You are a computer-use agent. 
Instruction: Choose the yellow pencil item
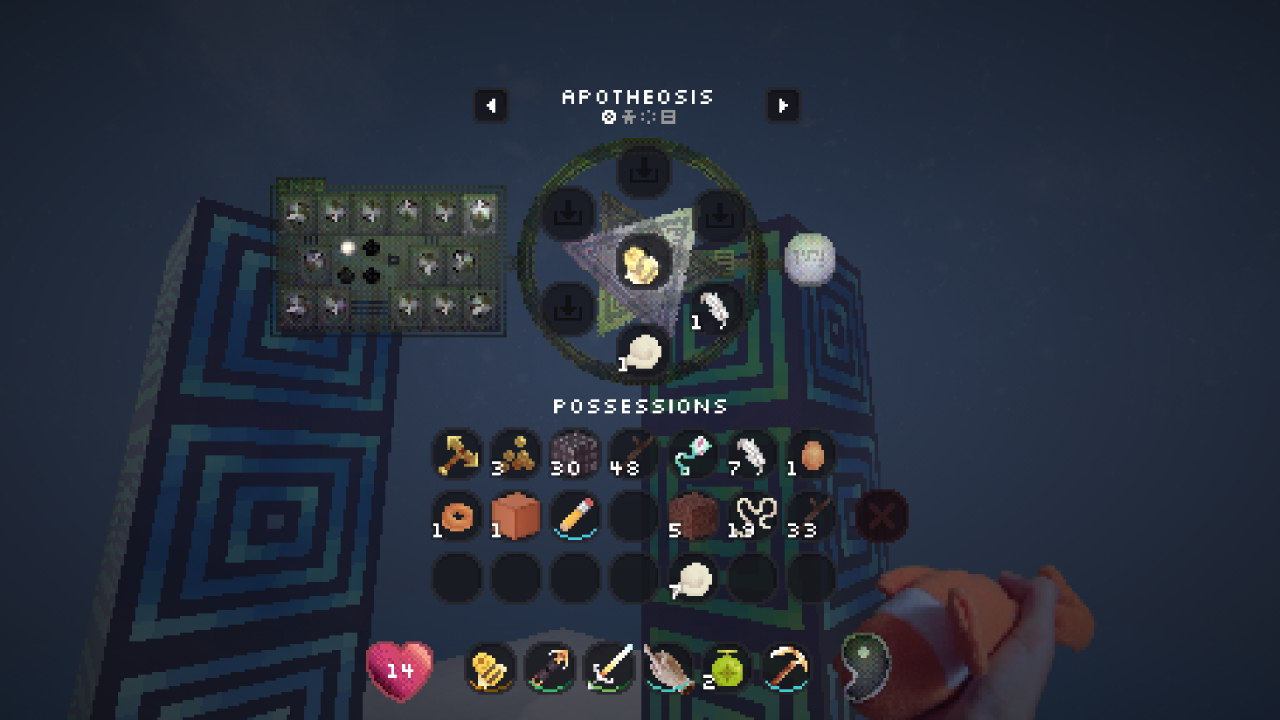[574, 516]
